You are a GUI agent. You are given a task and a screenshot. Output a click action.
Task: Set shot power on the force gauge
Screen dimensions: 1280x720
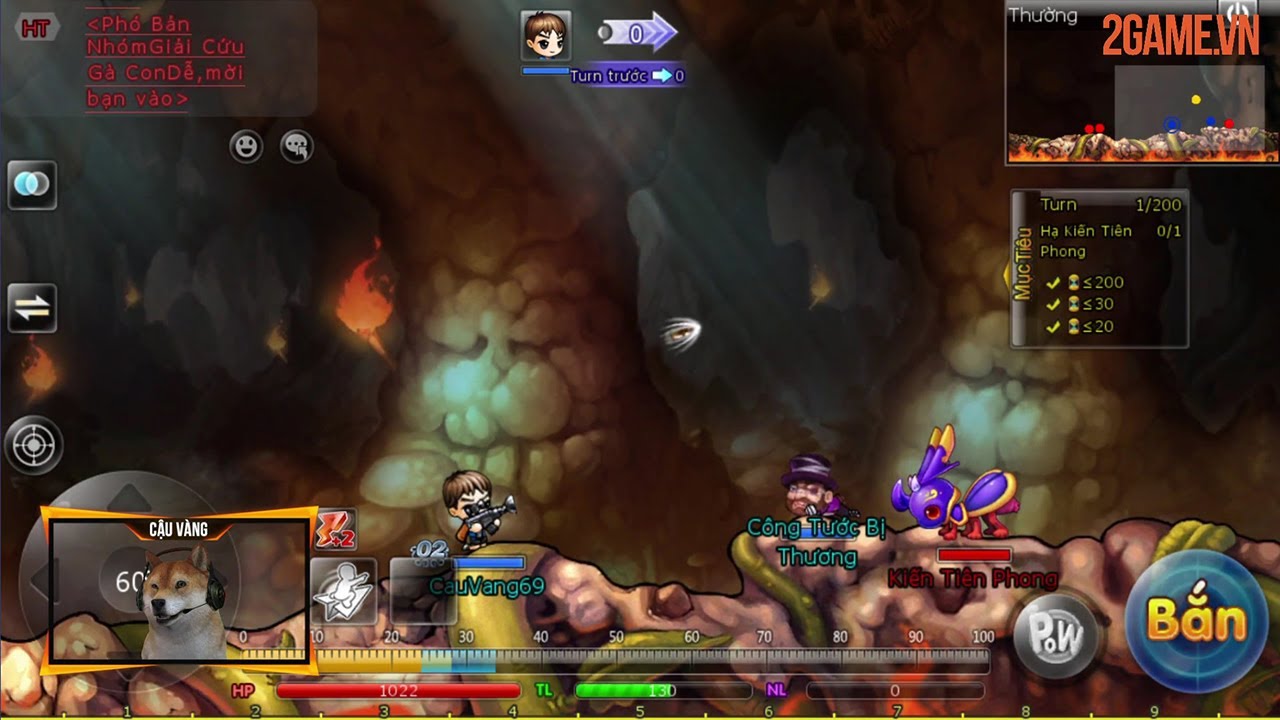(x=650, y=660)
